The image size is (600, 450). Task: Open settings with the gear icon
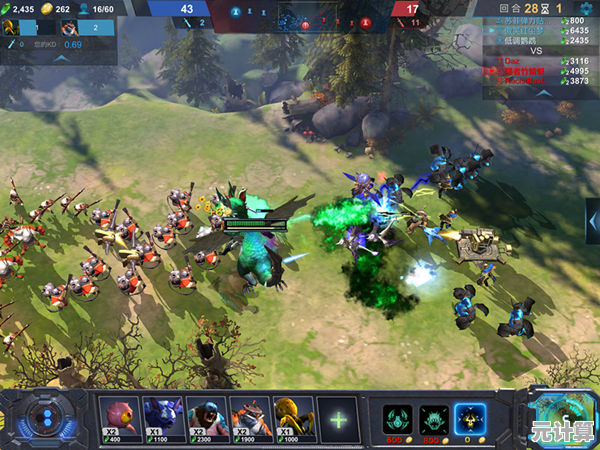(x=587, y=7)
